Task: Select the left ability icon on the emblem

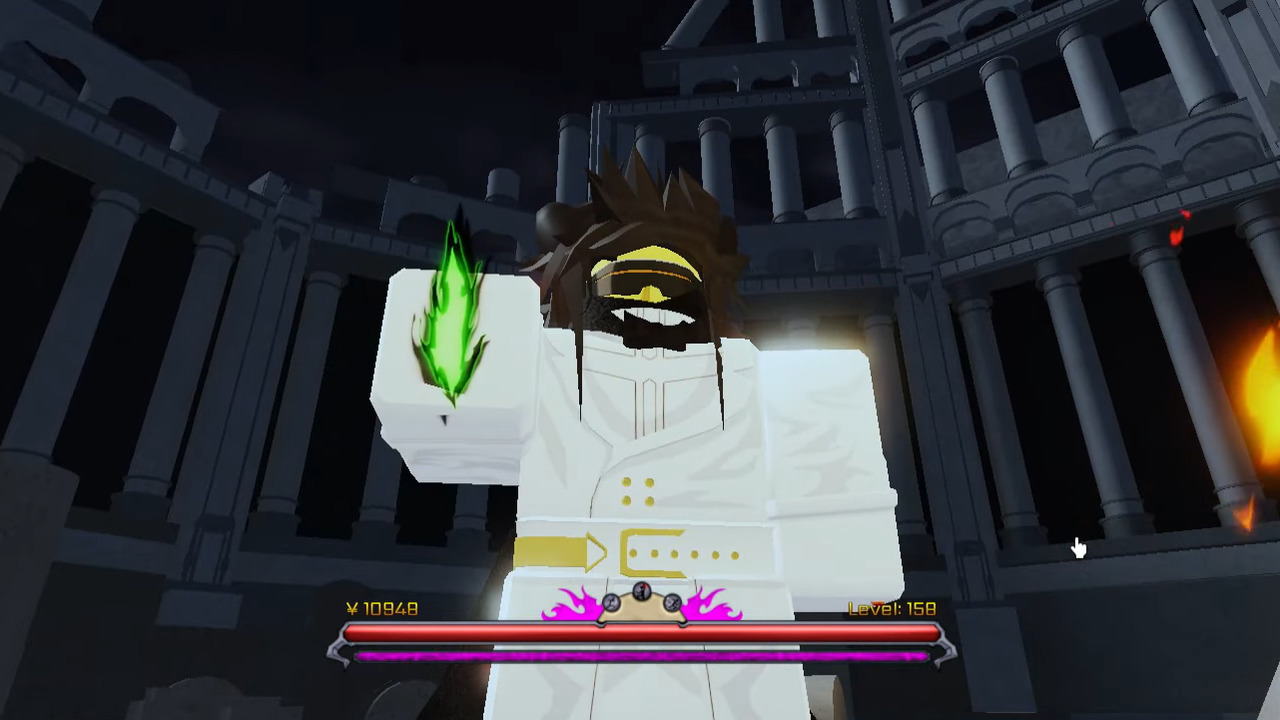Action: [611, 603]
